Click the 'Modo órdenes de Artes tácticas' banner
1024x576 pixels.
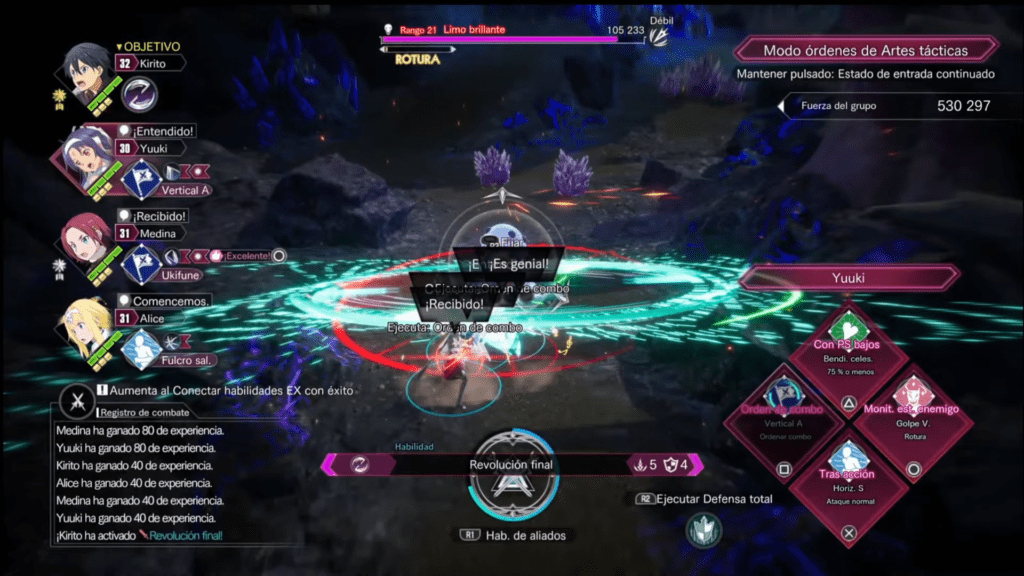click(x=866, y=50)
